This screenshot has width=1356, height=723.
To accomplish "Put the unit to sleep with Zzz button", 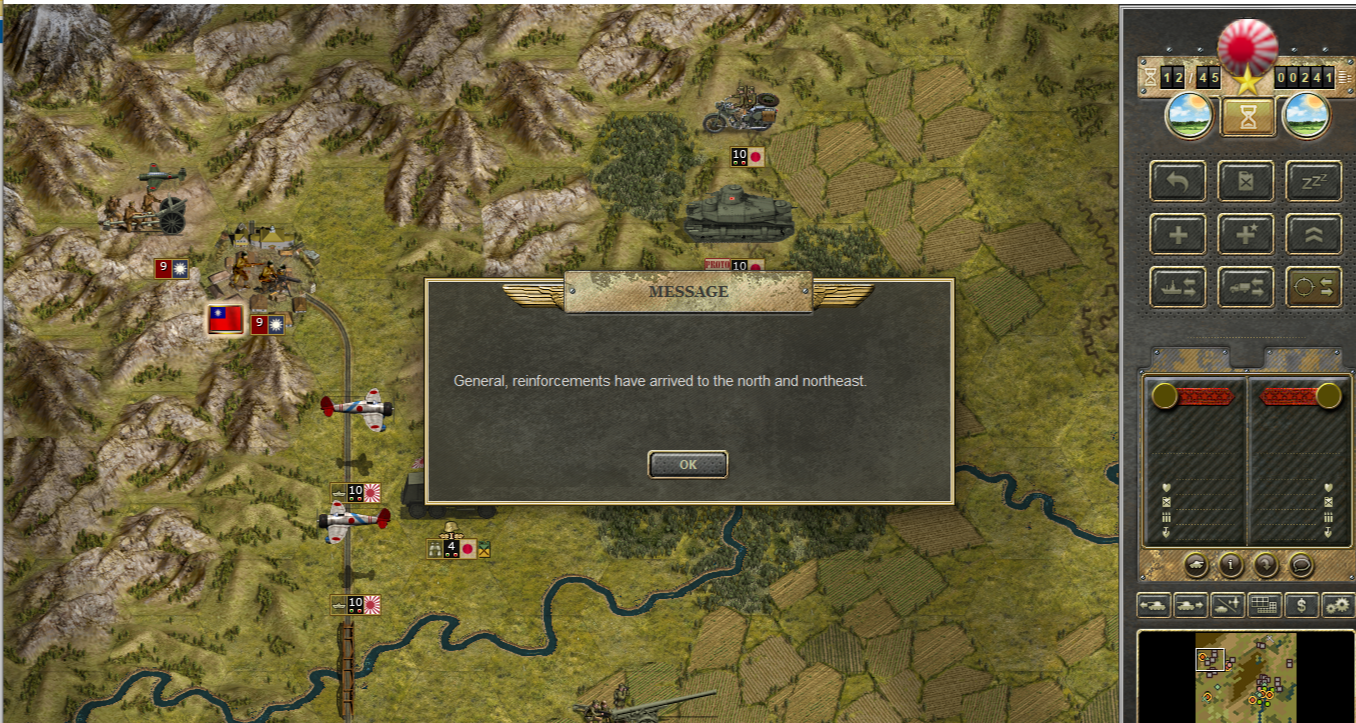I will [x=1312, y=181].
